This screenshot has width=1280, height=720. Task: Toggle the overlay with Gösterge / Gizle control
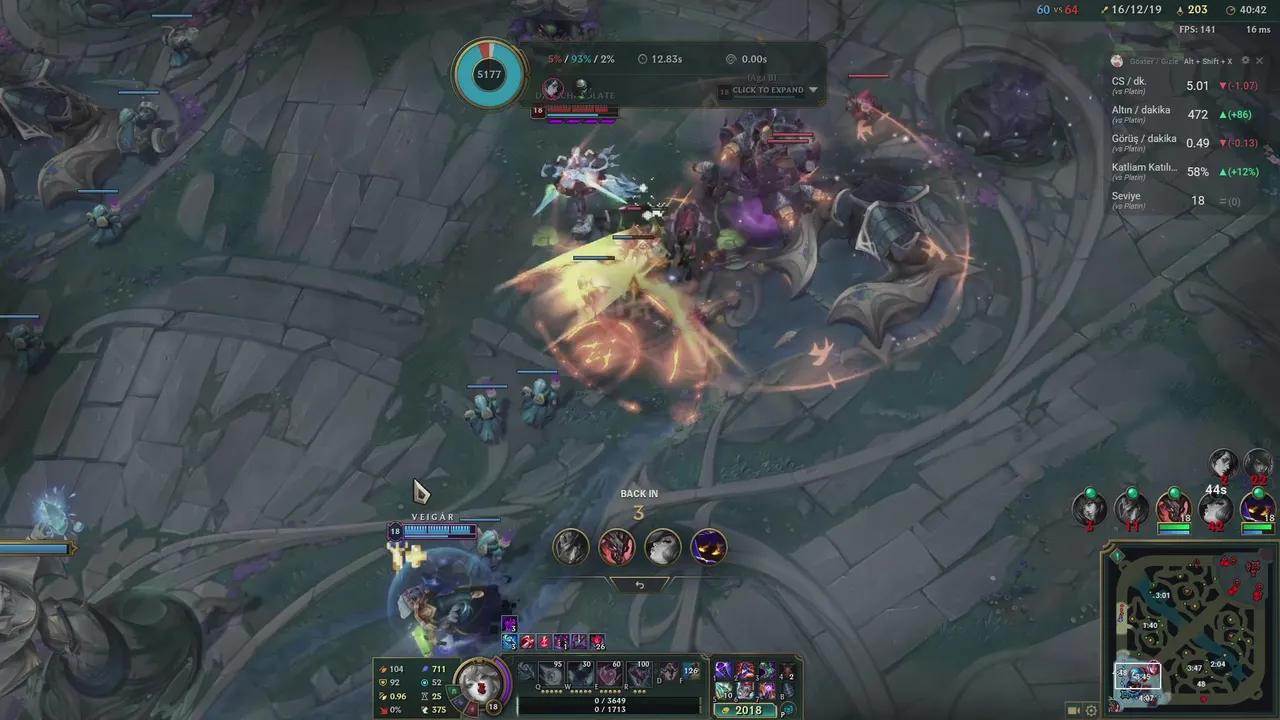1153,61
